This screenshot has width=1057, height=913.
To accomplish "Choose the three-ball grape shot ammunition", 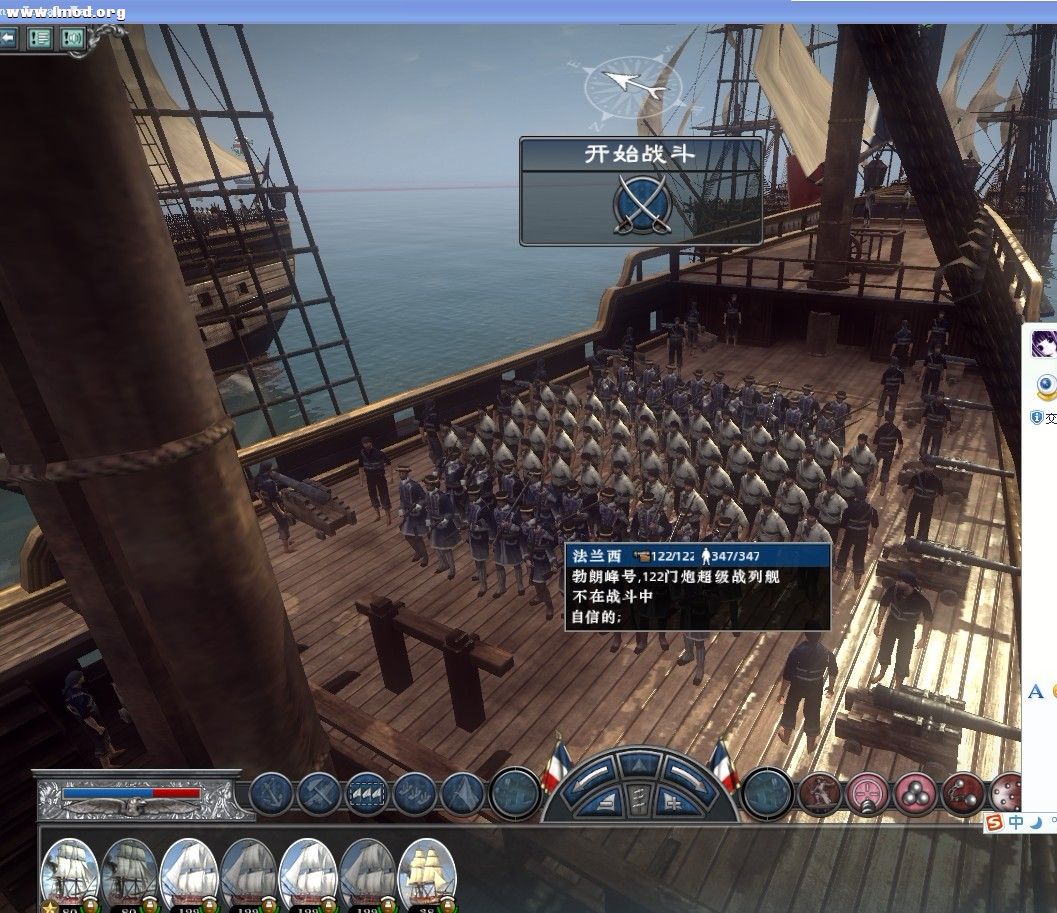I will (x=914, y=793).
